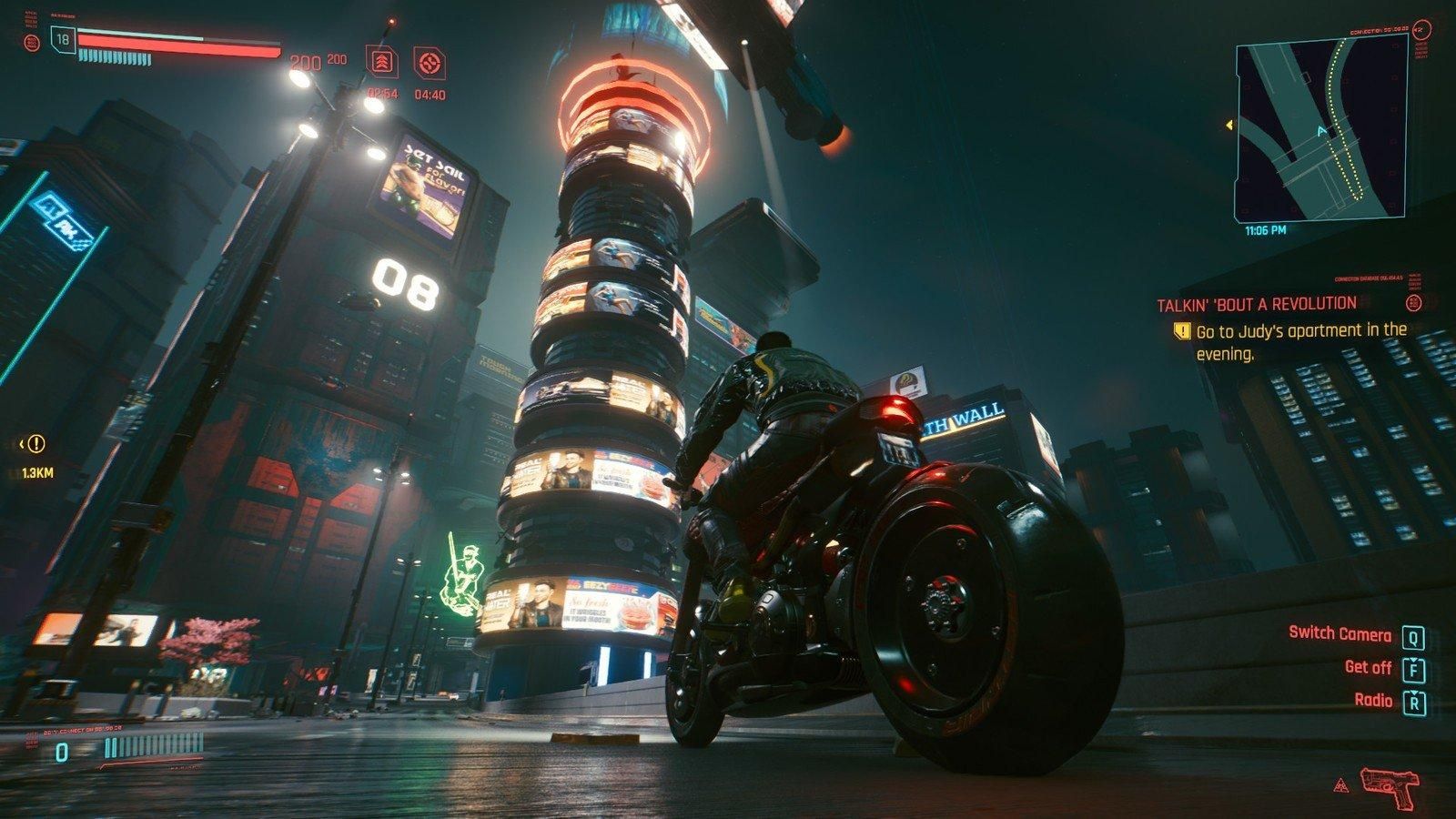The height and width of the screenshot is (819, 1456).
Task: Click the tracked quest exclamation icon above 1.3KM
Action: pos(35,444)
